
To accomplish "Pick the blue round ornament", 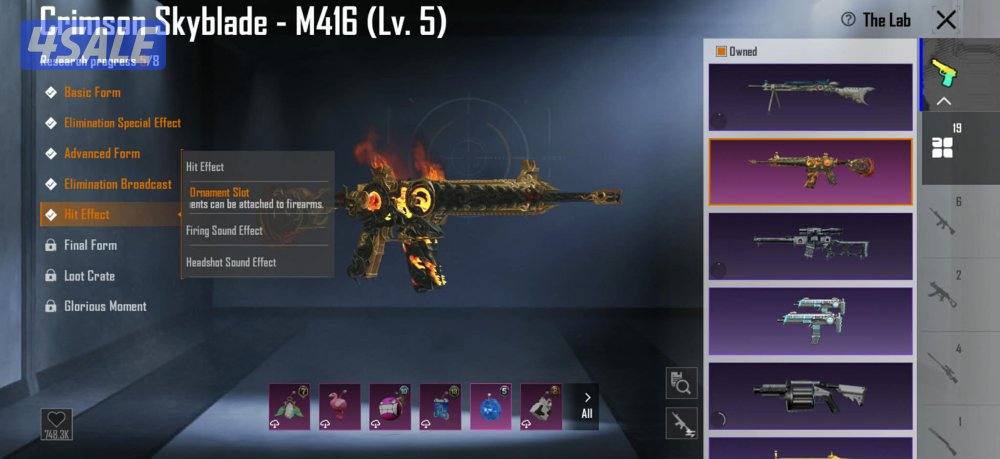I will pos(491,407).
